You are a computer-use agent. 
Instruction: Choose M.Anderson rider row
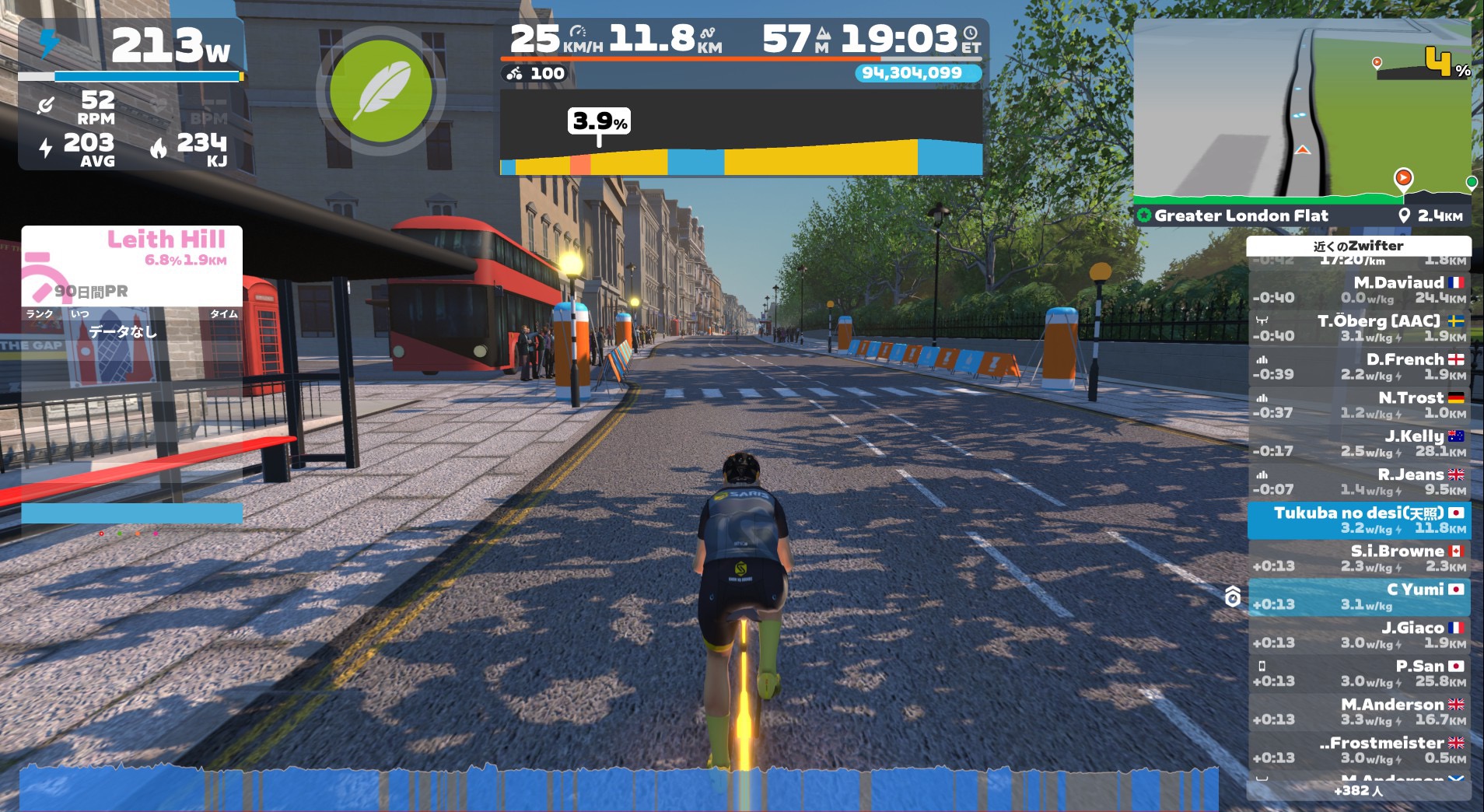pyautogui.click(x=1359, y=712)
